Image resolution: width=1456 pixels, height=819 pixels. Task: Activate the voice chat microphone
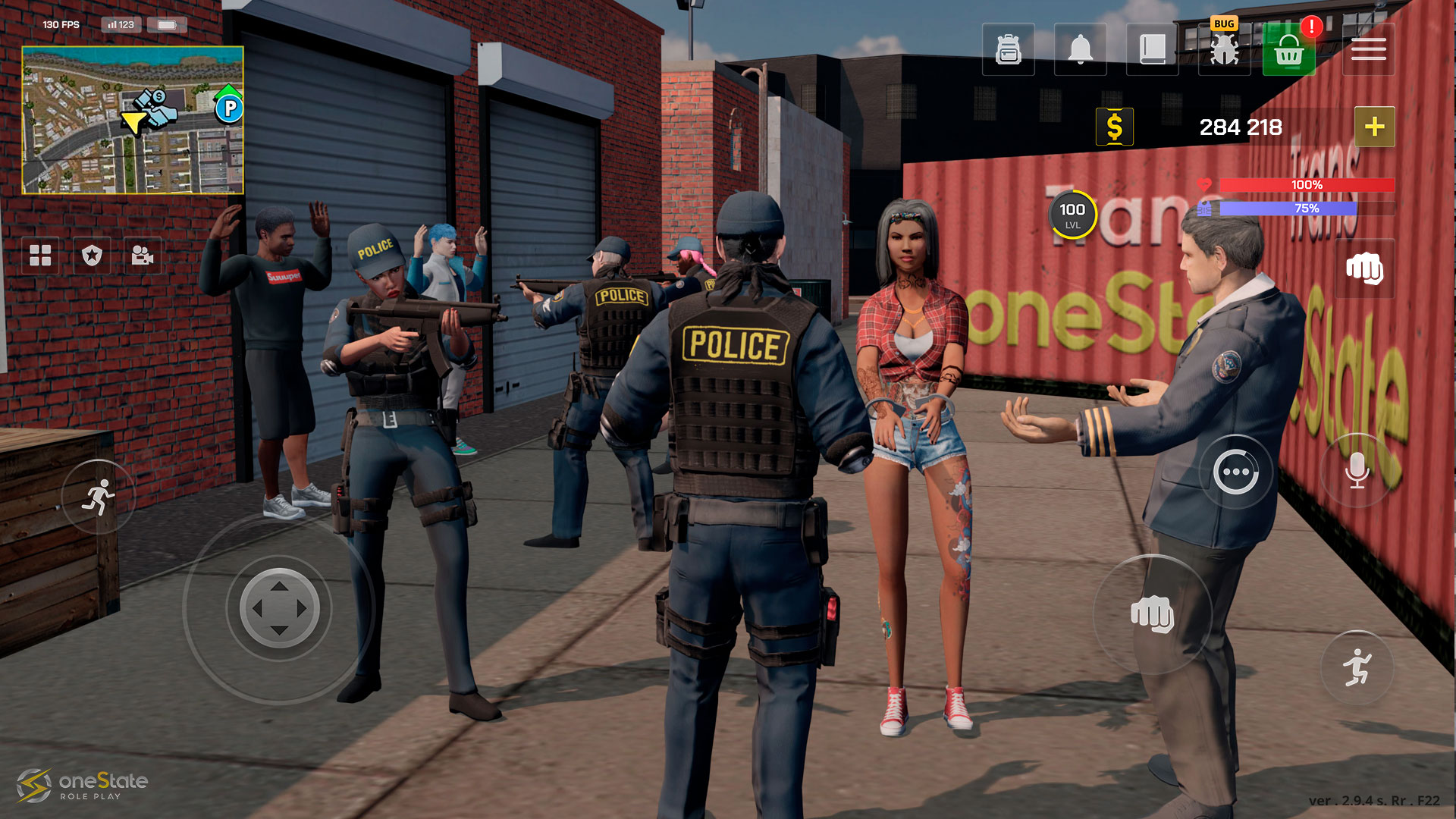[x=1357, y=471]
